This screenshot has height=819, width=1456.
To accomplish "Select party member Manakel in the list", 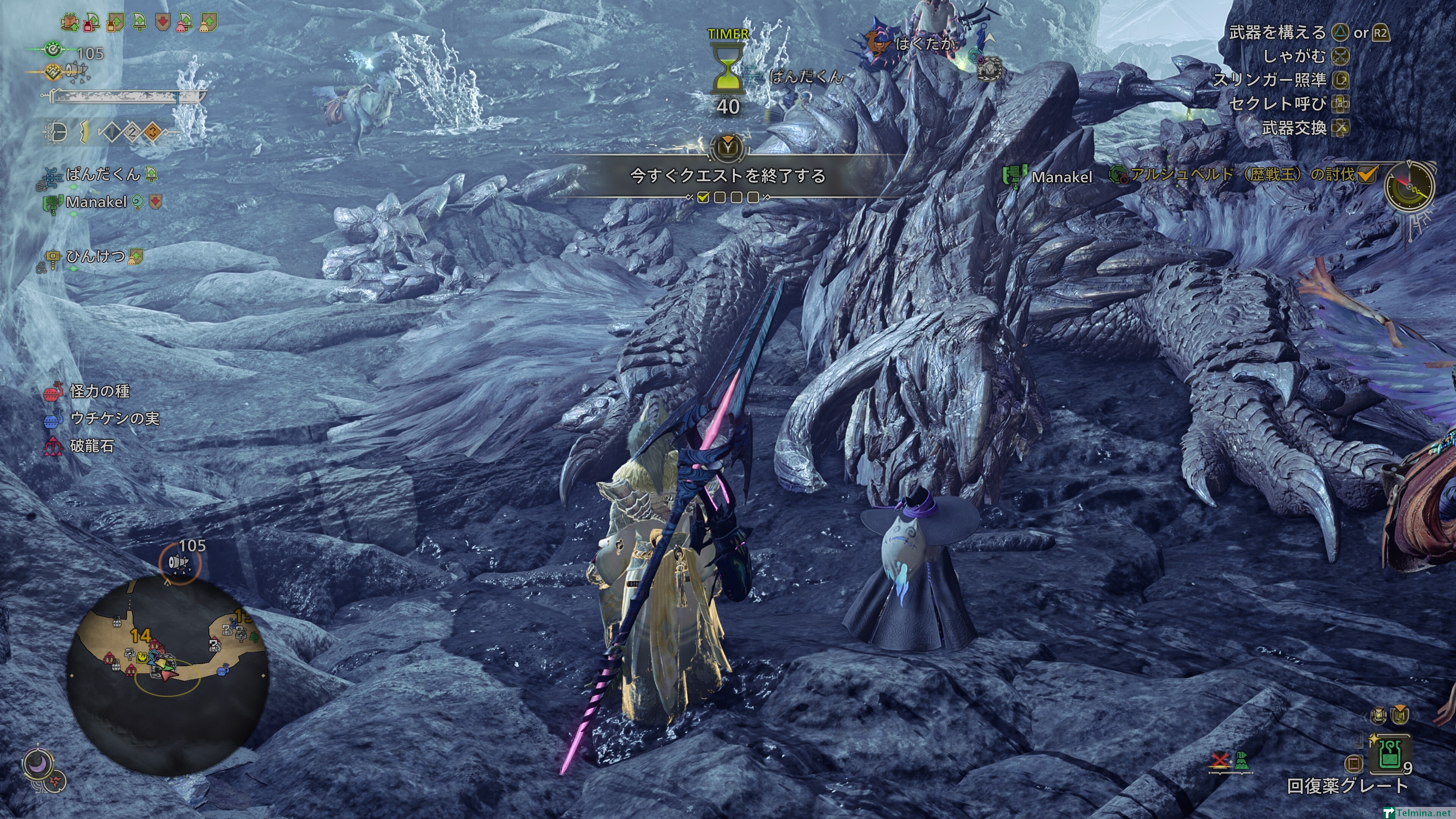I will pos(96,202).
